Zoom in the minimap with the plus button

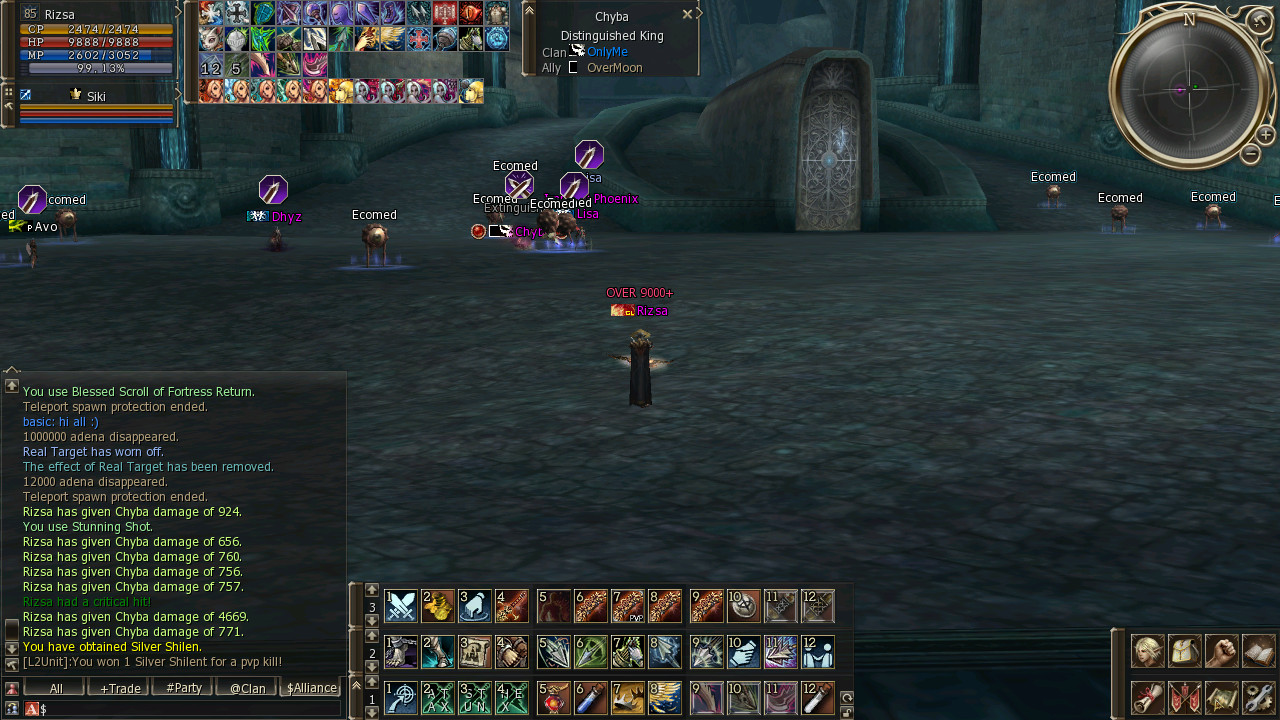tap(1265, 135)
